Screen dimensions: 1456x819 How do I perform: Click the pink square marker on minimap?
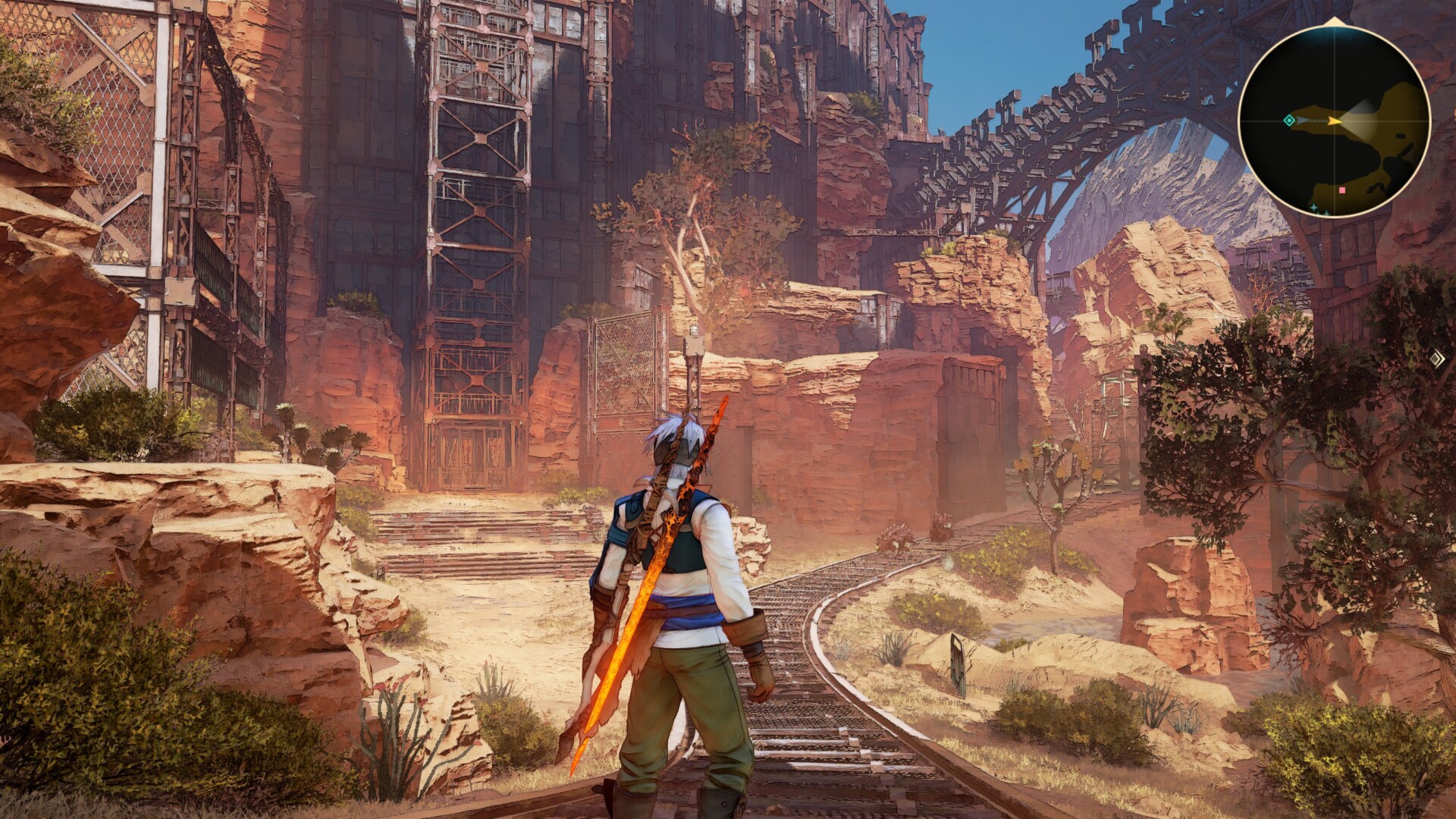coord(1342,190)
